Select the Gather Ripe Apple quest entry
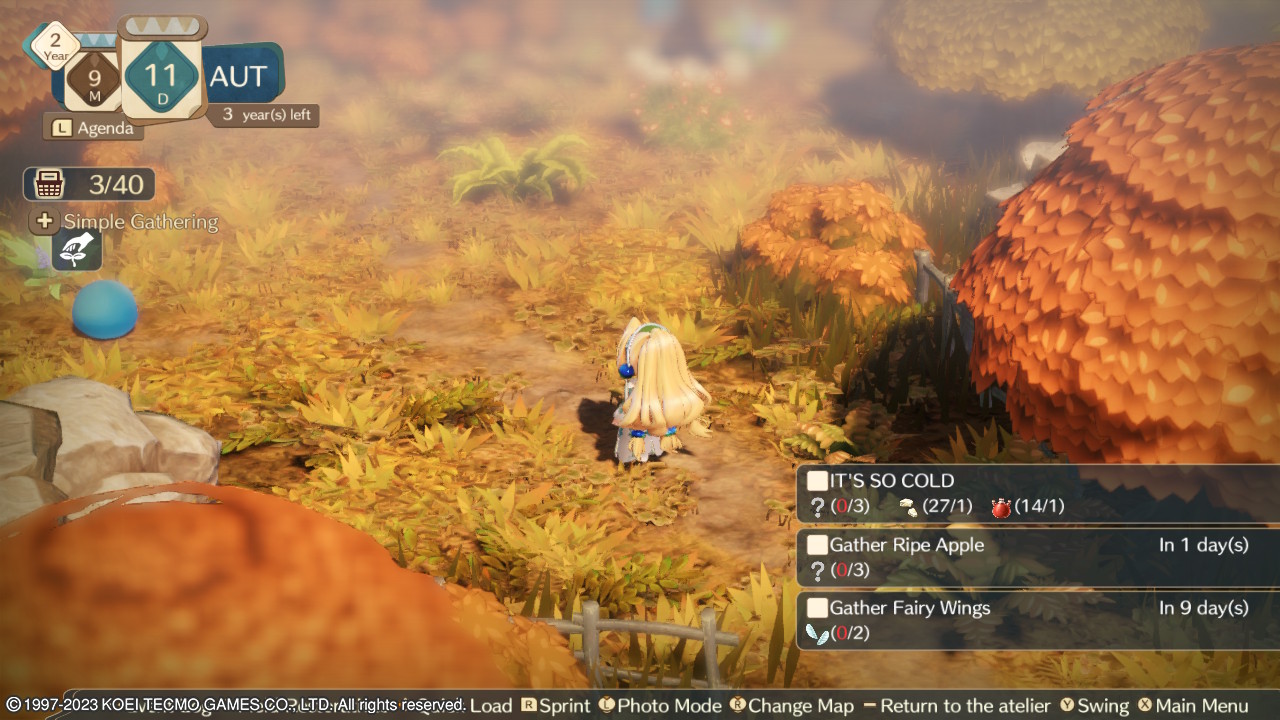Image resolution: width=1280 pixels, height=720 pixels. [x=1037, y=557]
